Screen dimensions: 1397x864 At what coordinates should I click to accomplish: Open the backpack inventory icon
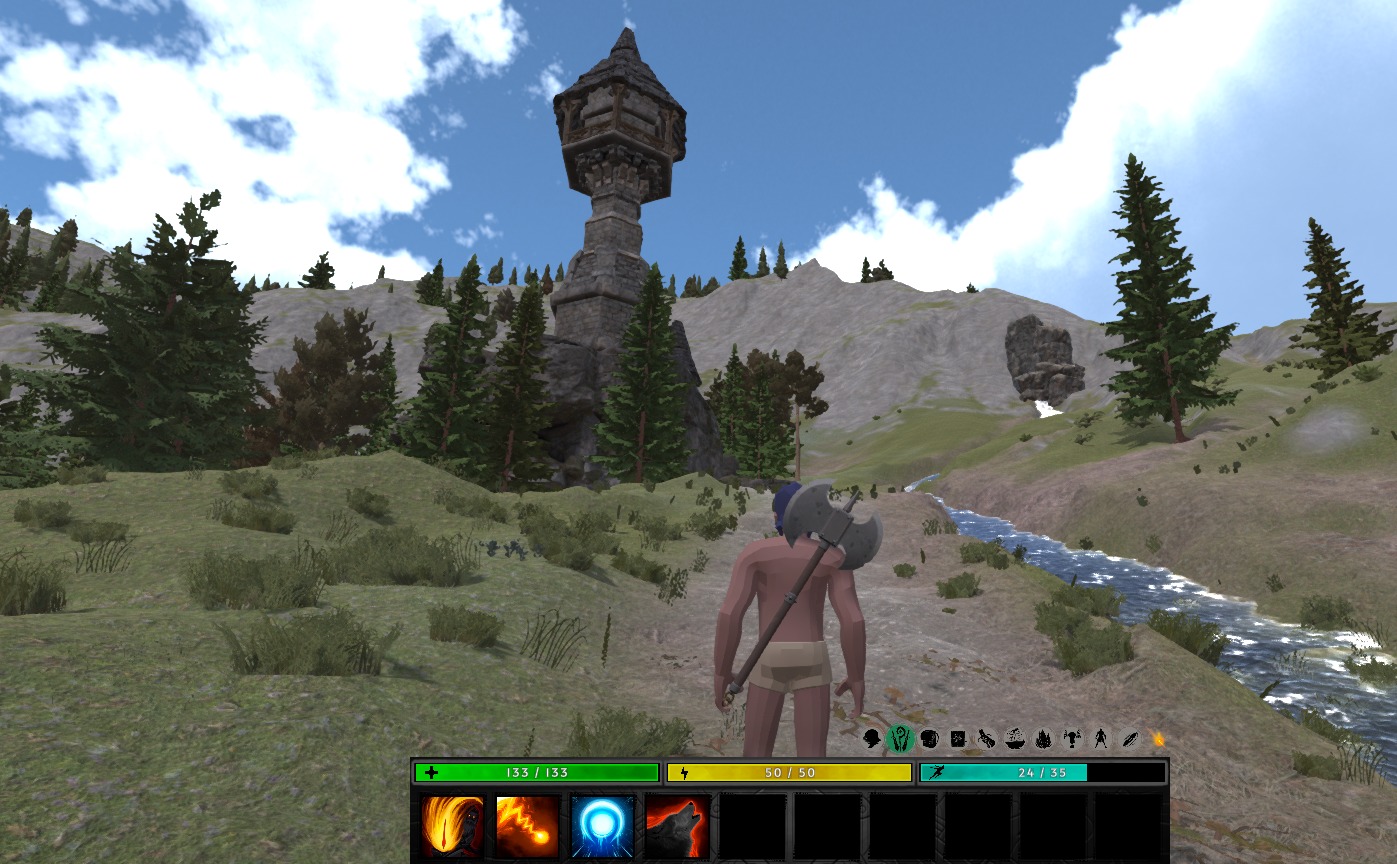click(929, 739)
